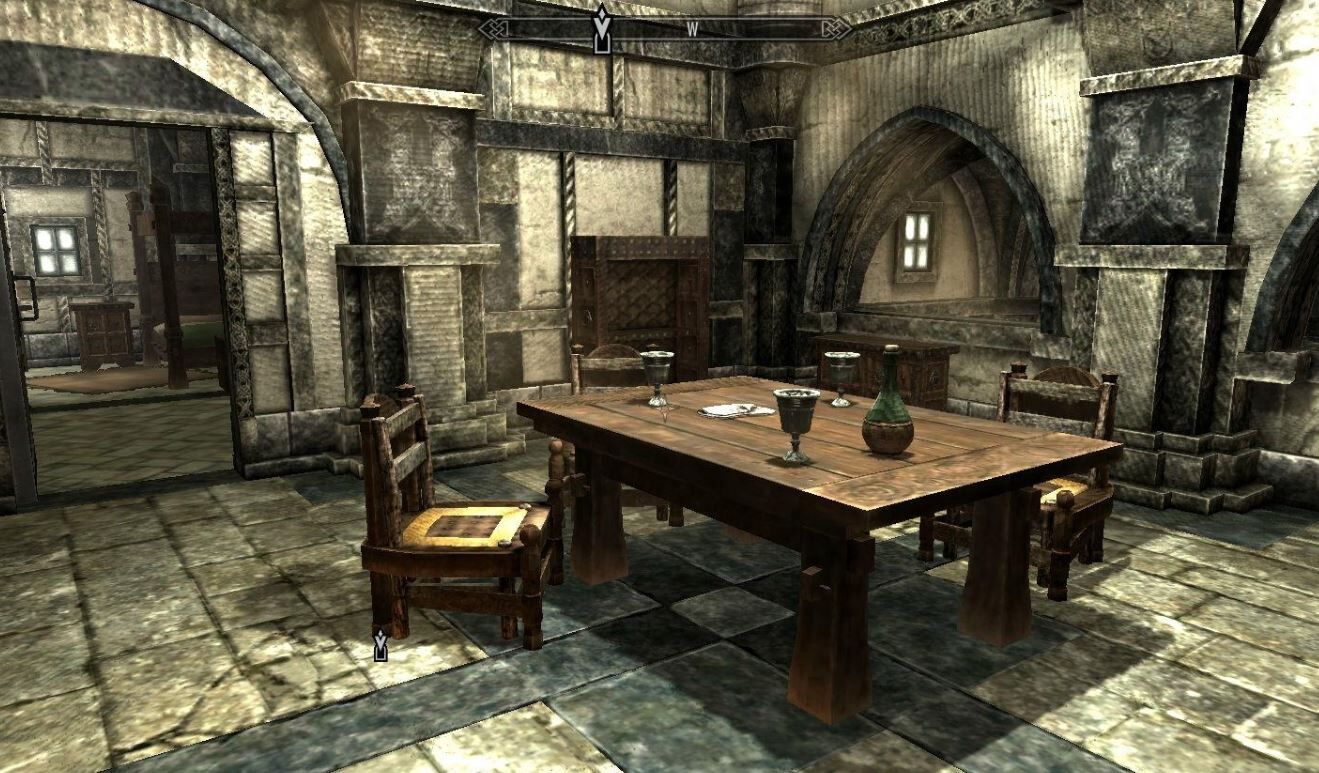Screen dimensions: 1319x773
Task: Select the W direction letter on the compass
Action: pos(691,29)
